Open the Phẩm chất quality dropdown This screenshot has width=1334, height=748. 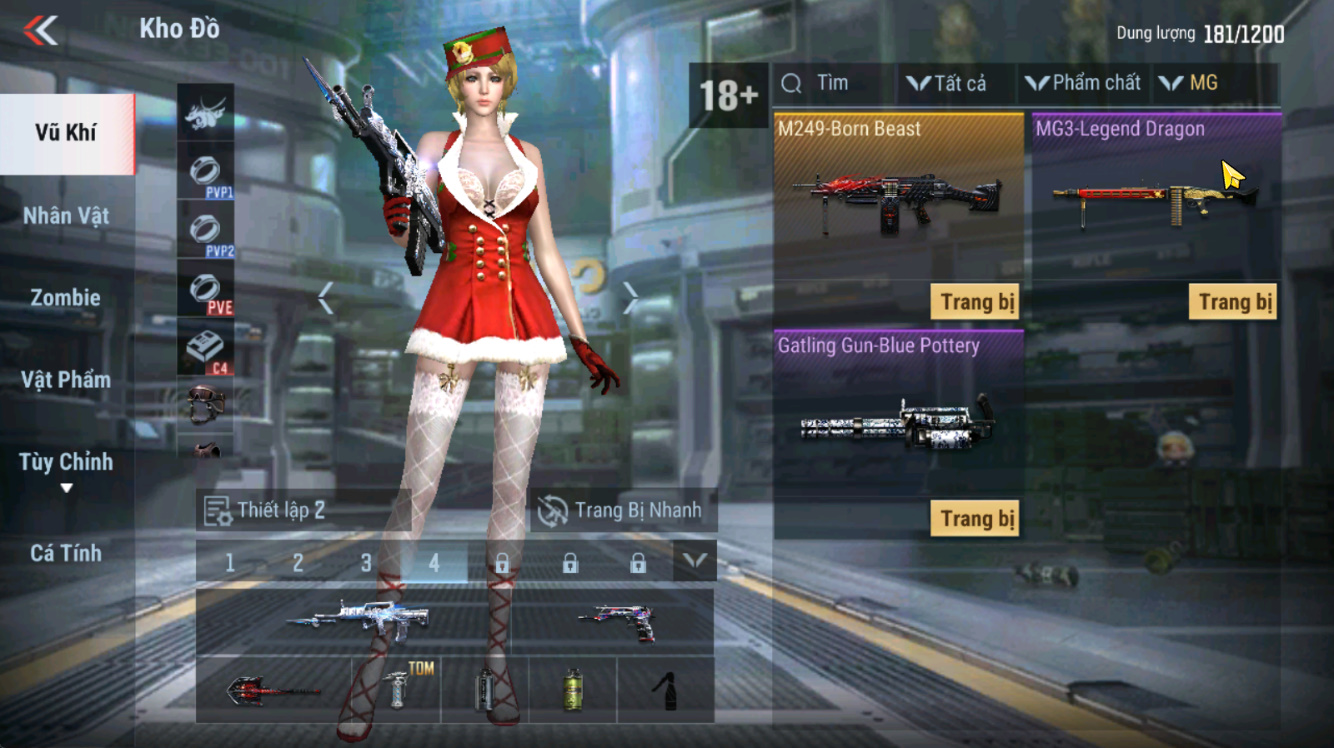1083,84
